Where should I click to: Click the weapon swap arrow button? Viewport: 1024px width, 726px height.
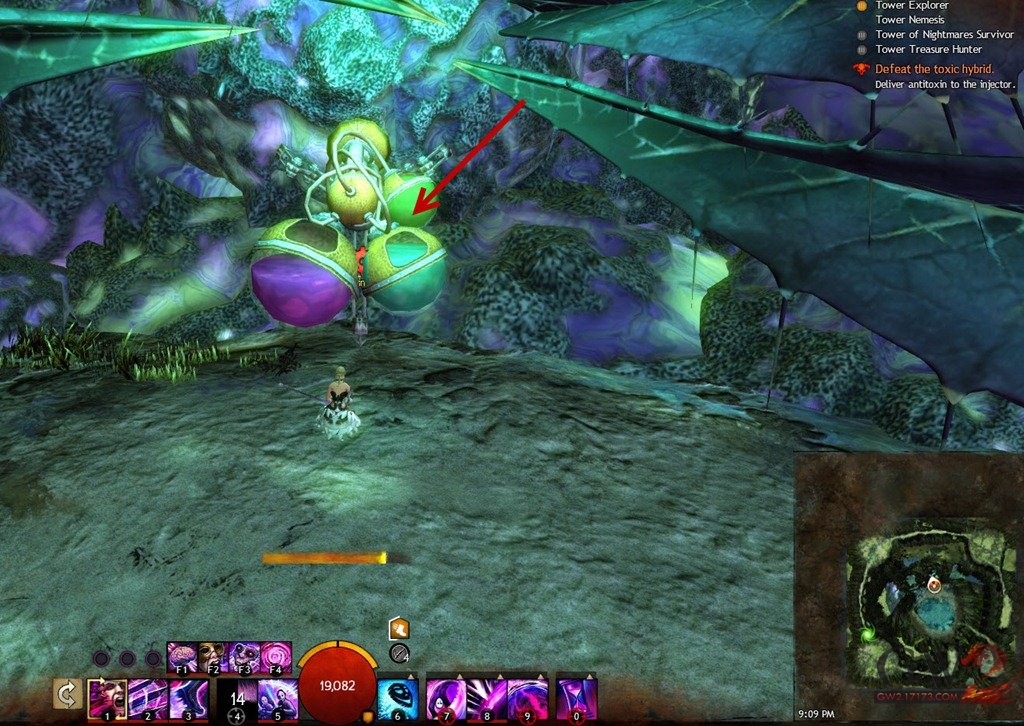68,695
